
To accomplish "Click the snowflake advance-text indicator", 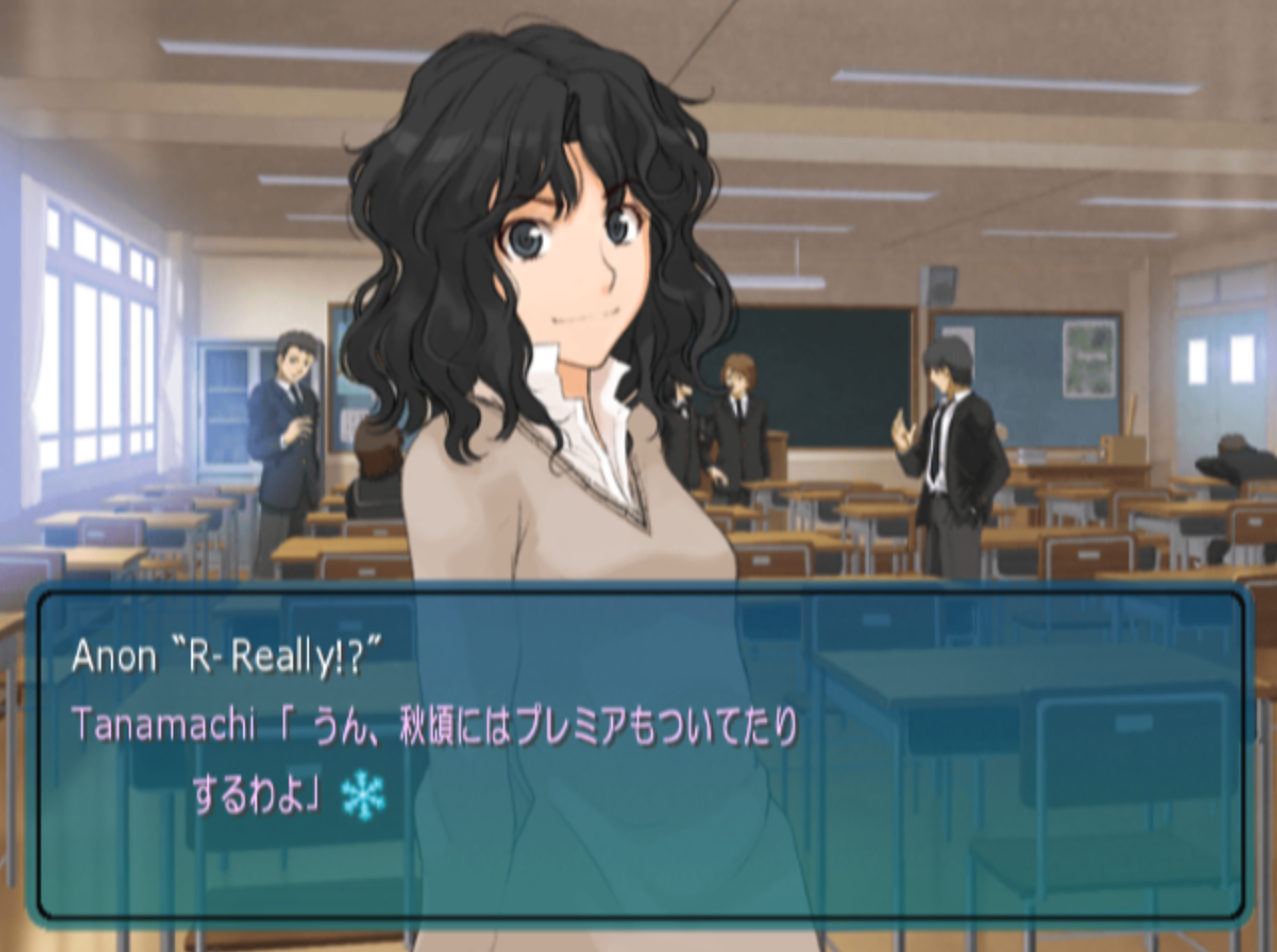I will [x=363, y=794].
